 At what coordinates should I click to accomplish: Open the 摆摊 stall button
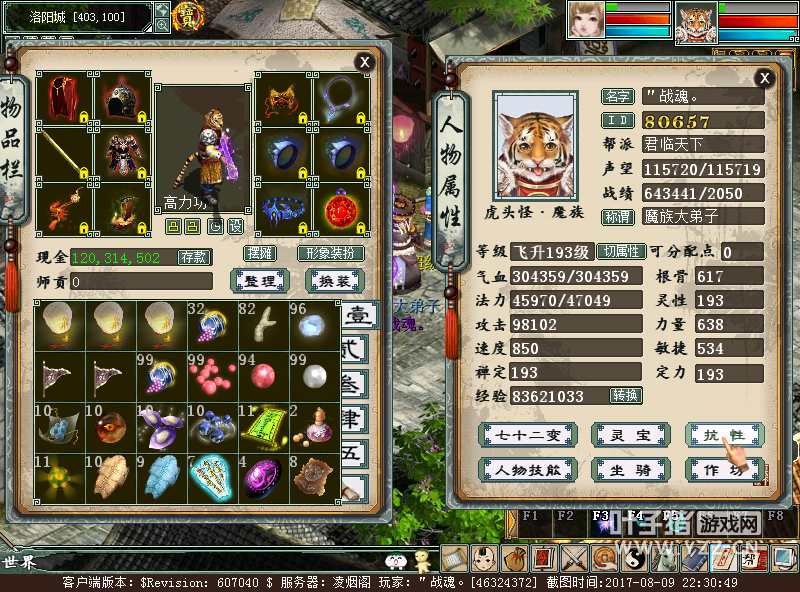260,253
